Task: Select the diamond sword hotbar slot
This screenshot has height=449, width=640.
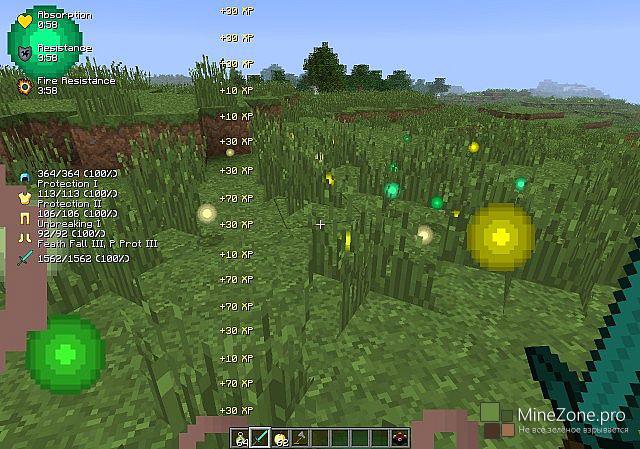Action: click(259, 437)
